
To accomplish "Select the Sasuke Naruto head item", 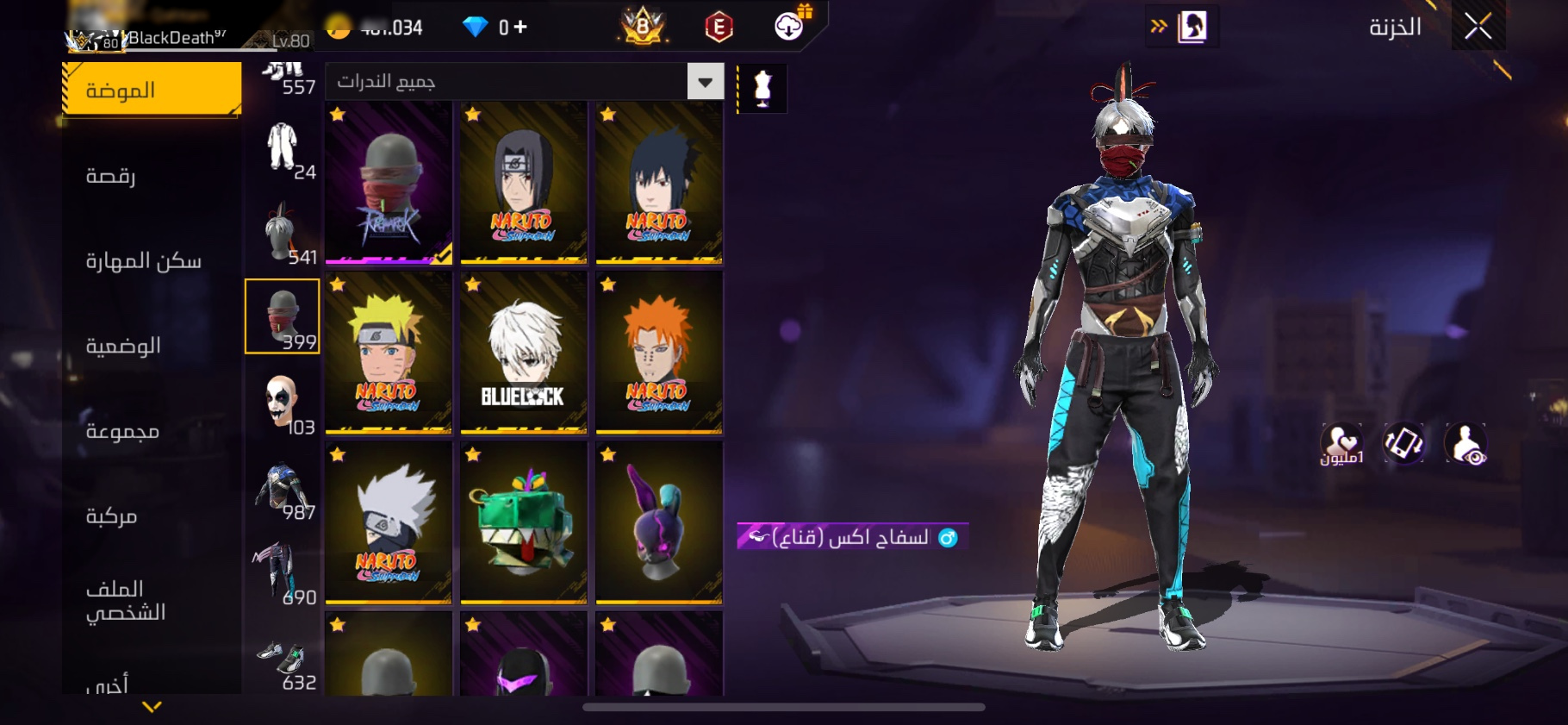I will coord(659,182).
